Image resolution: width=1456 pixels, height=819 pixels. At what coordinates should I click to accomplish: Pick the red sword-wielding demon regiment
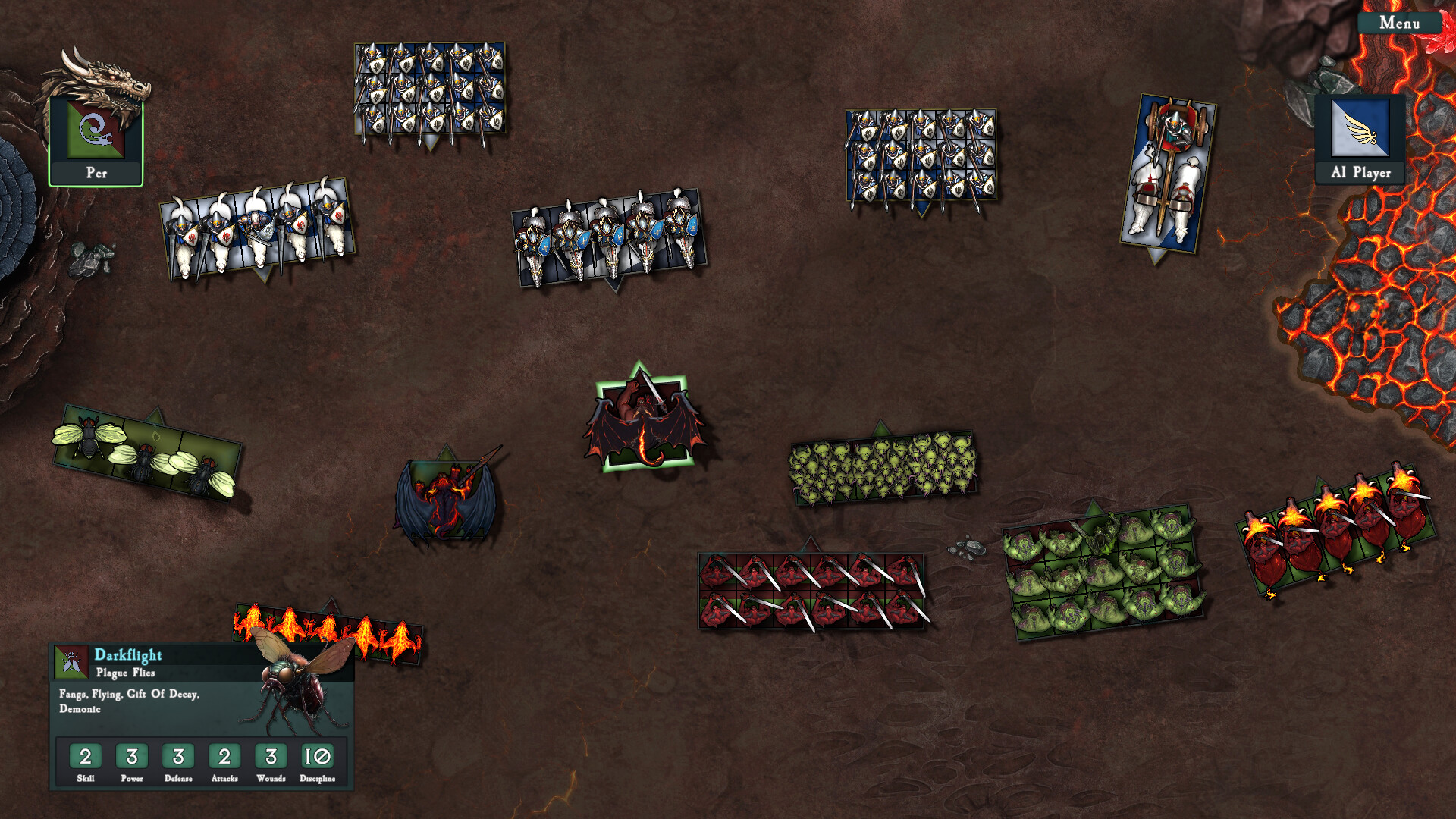pos(811,591)
